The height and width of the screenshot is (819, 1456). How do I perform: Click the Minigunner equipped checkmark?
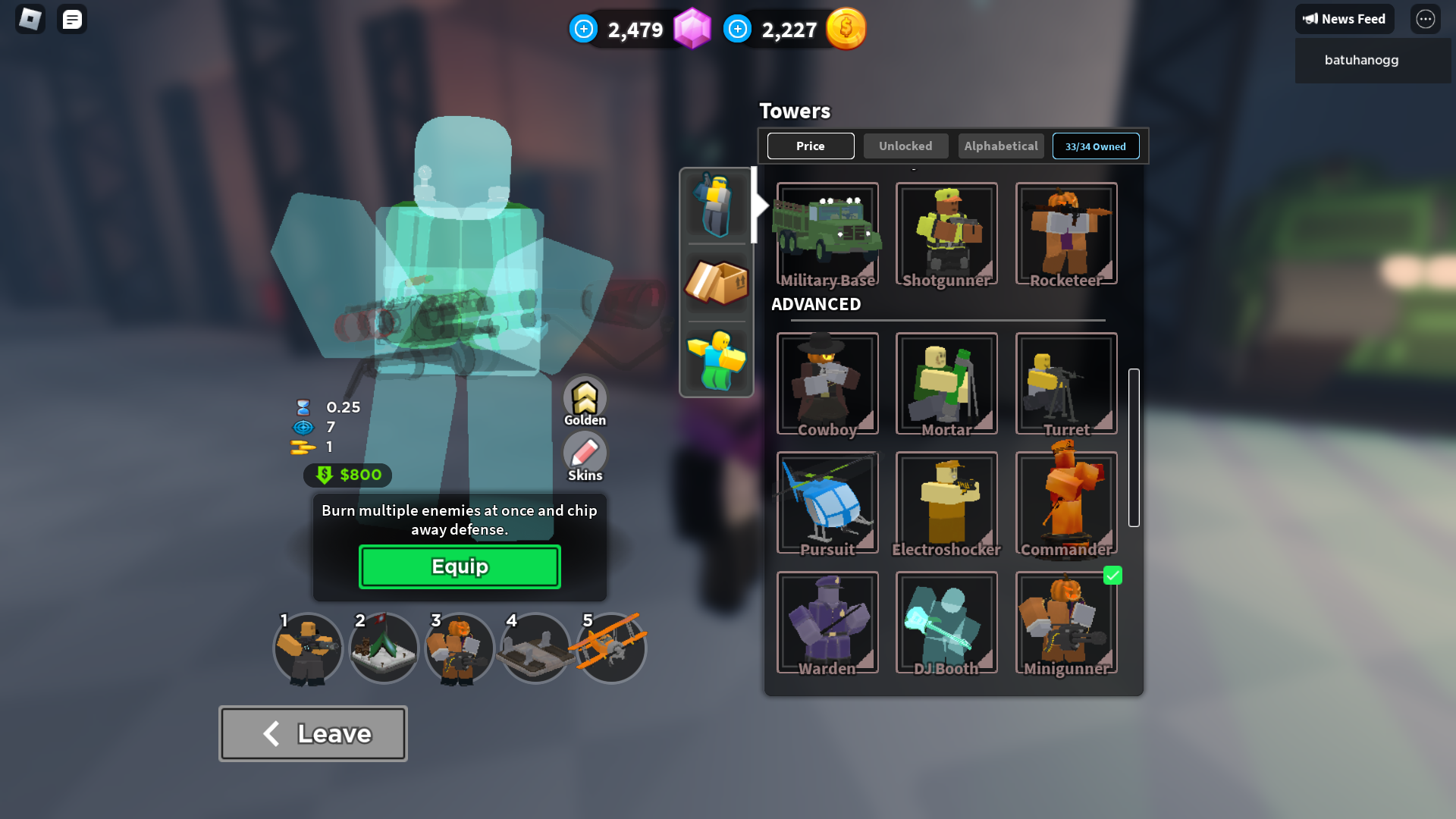point(1112,576)
